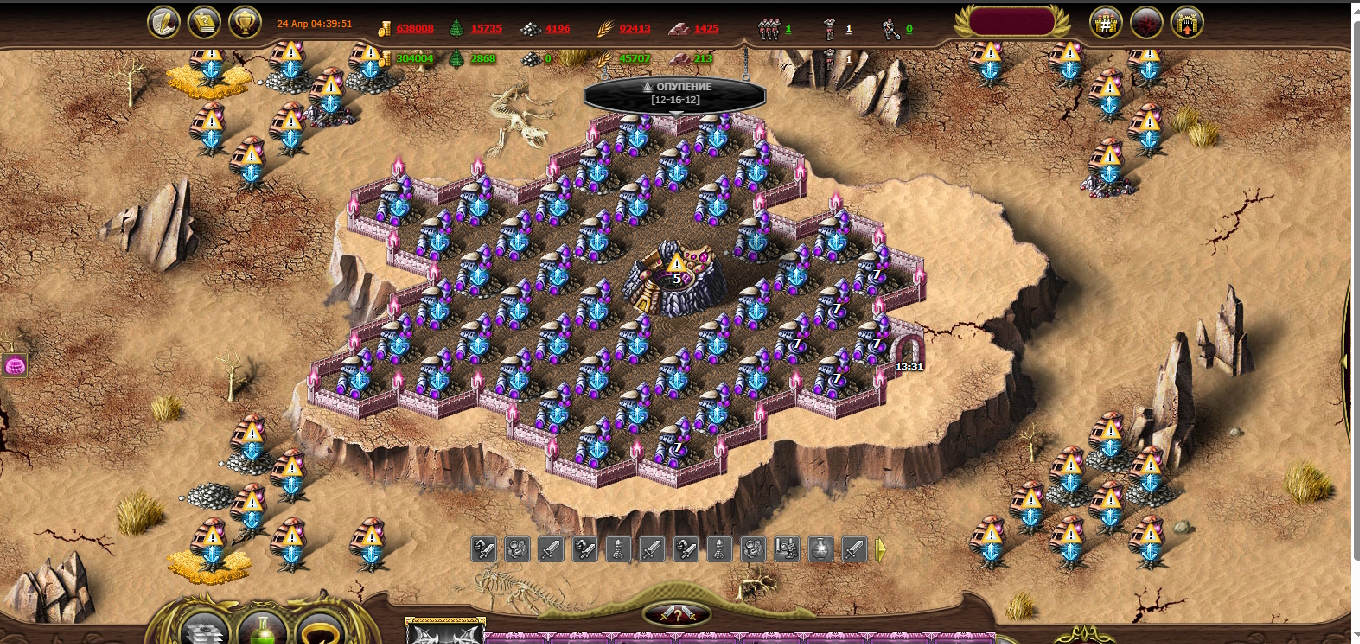Click the iron ingot amount 1425
This screenshot has width=1360, height=644.
click(x=706, y=29)
